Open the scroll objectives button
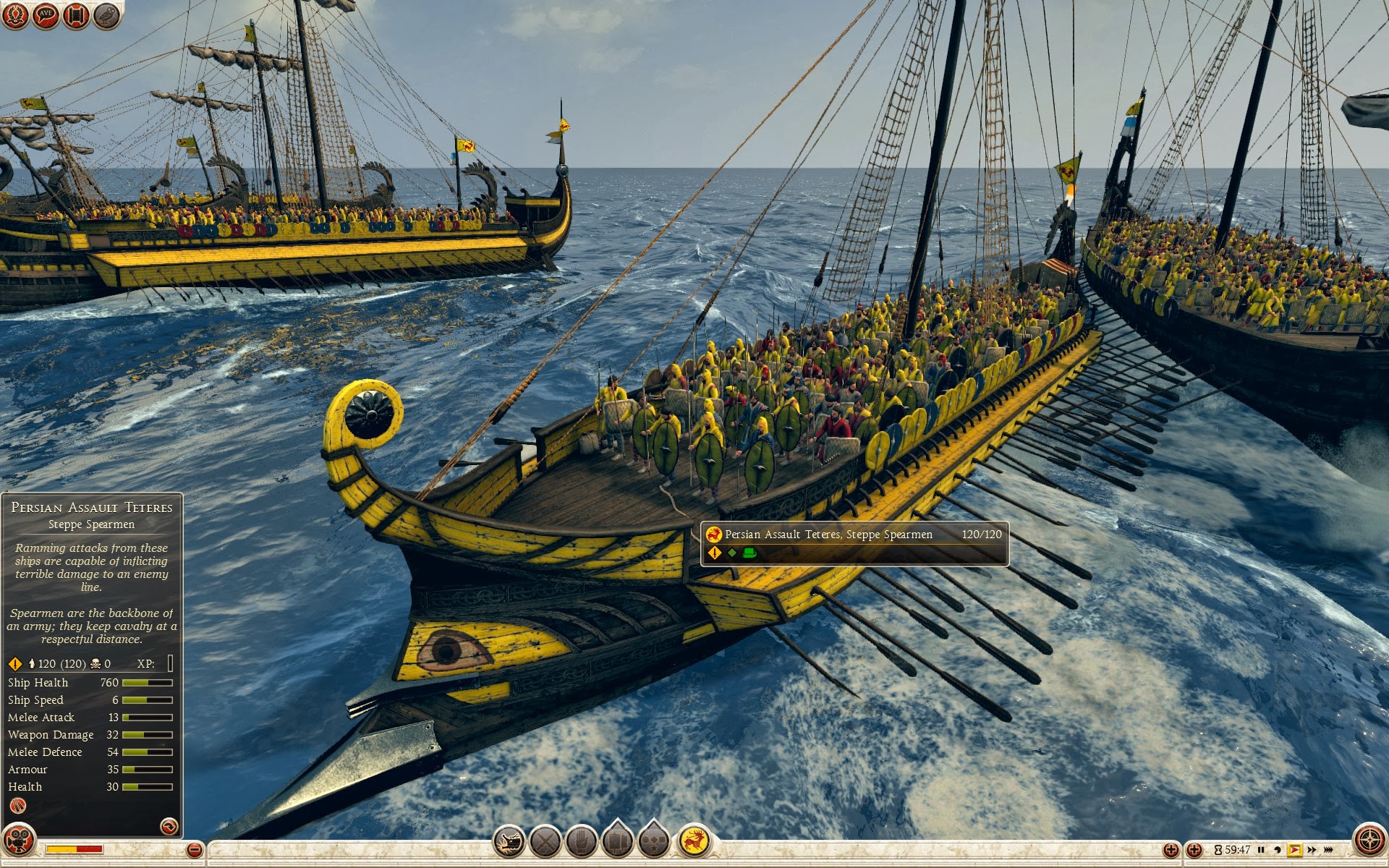The height and width of the screenshot is (868, 1389). coord(76,15)
